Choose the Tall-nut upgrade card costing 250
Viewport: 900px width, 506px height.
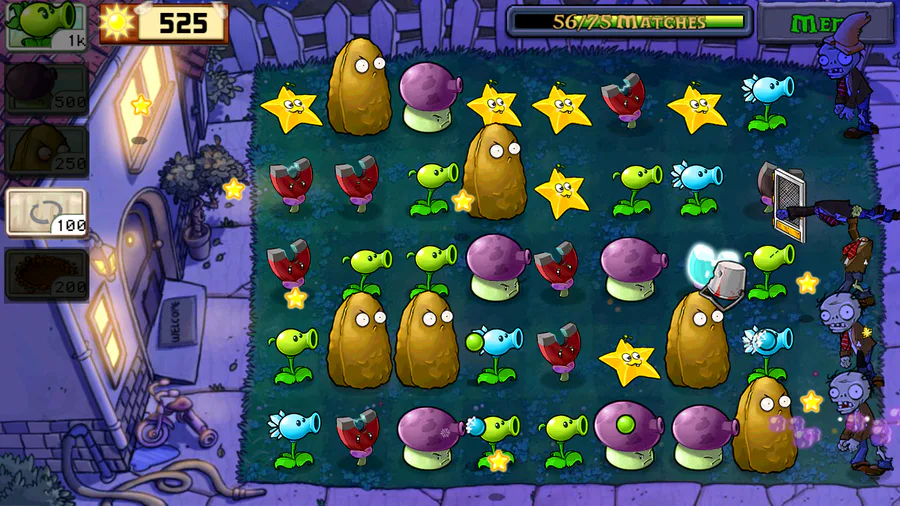tap(46, 150)
